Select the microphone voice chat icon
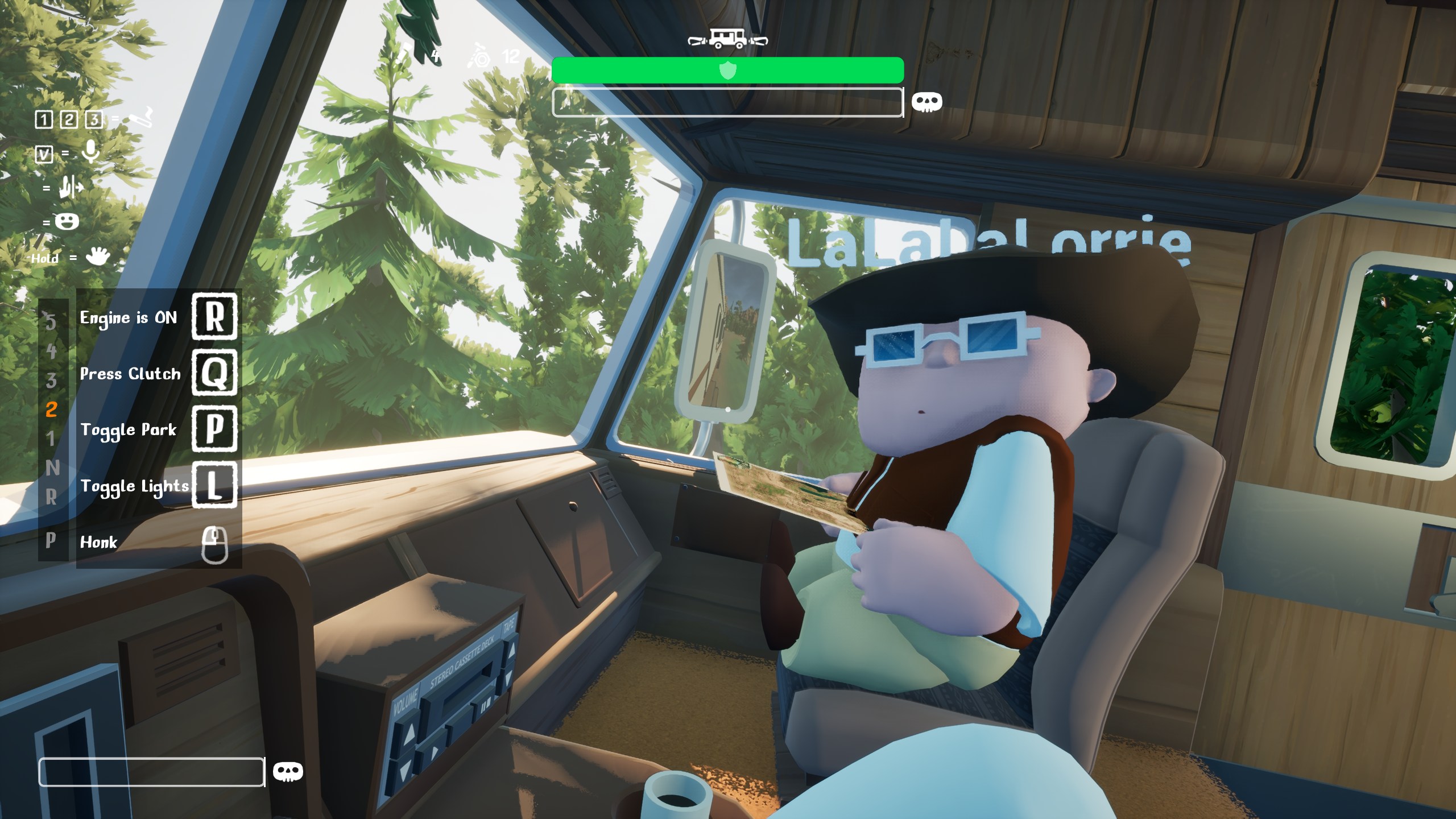Screen dimensions: 1456x819 tap(90, 152)
